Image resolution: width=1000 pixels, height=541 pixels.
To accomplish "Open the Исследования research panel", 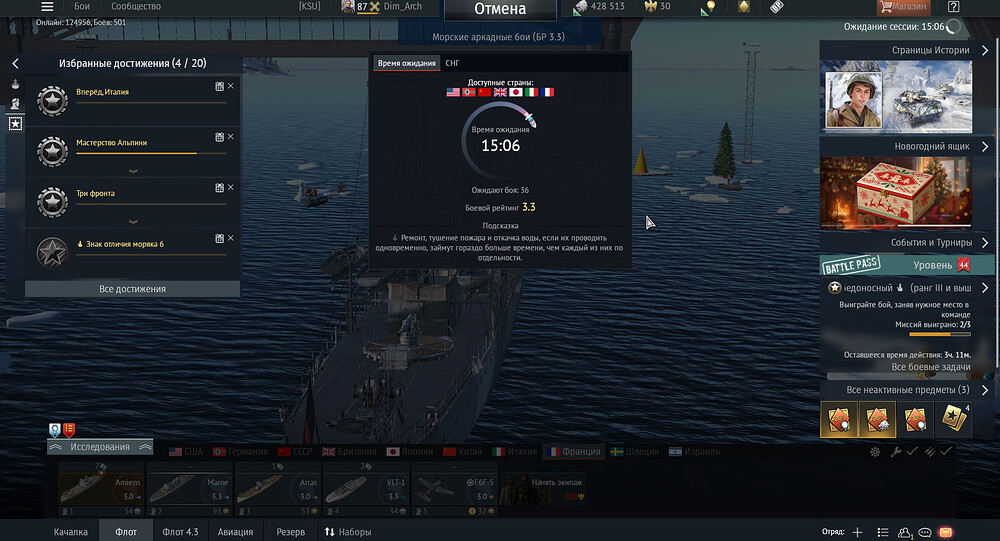I will click(100, 447).
